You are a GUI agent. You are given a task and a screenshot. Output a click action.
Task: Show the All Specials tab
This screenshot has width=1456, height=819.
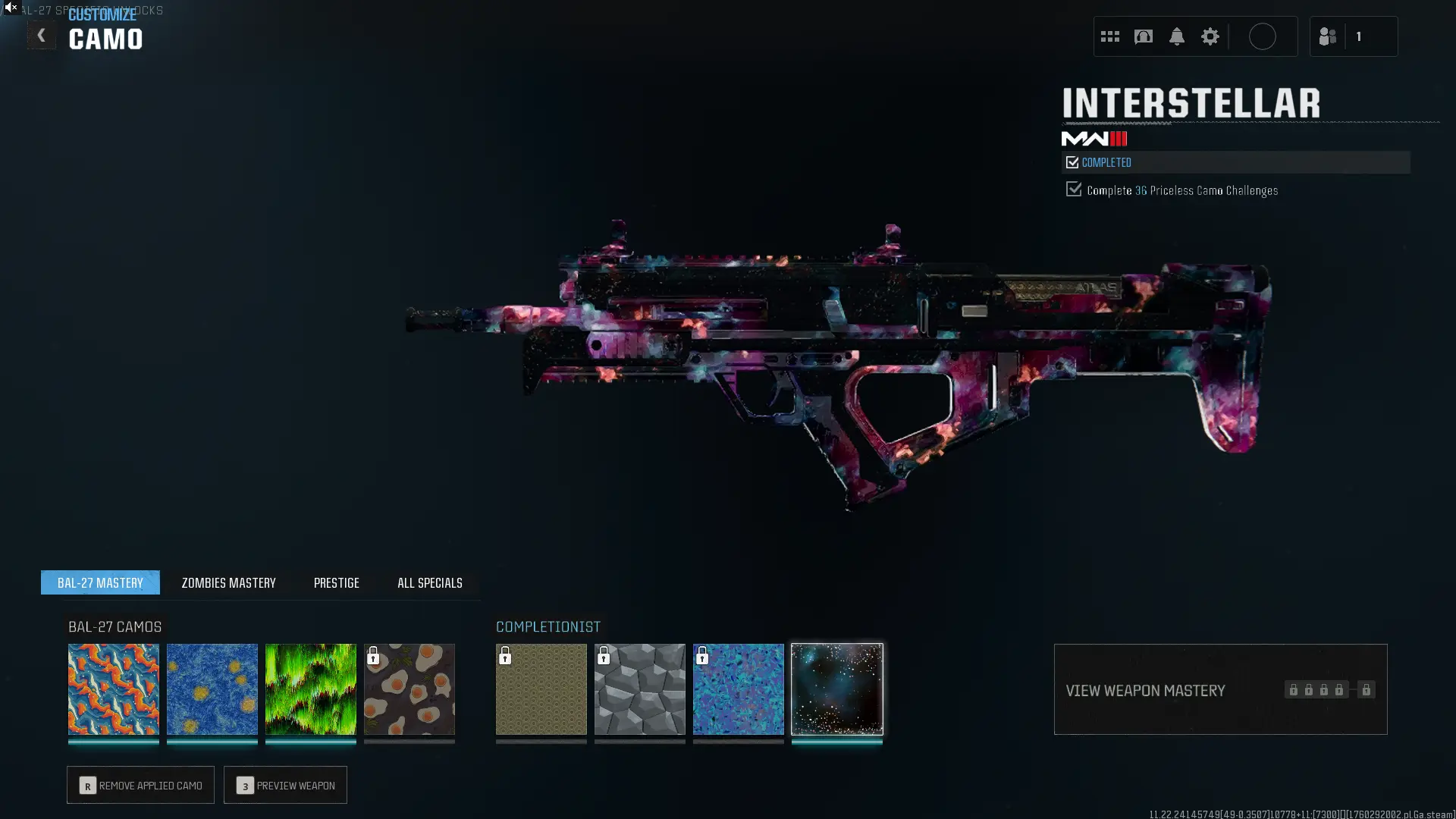429,582
